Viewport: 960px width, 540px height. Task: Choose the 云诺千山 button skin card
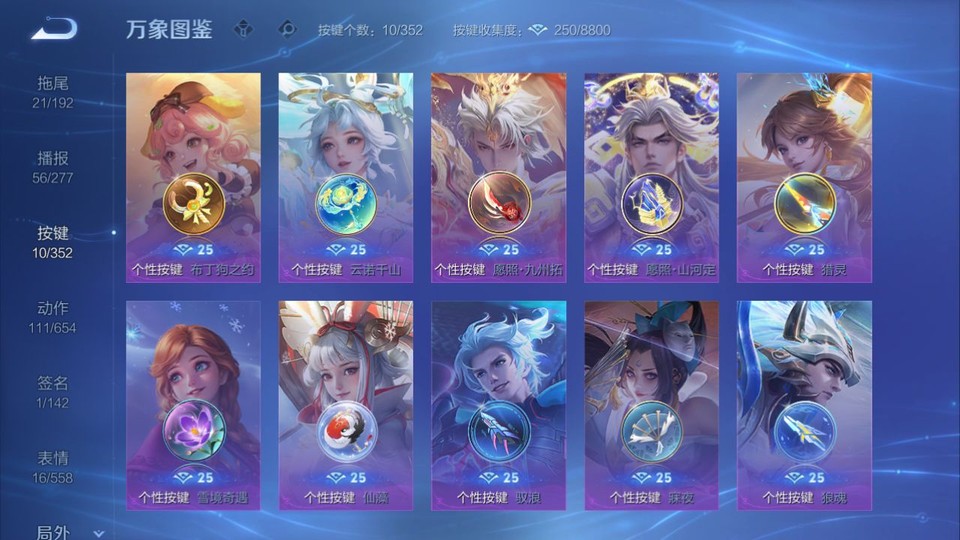[x=345, y=177]
